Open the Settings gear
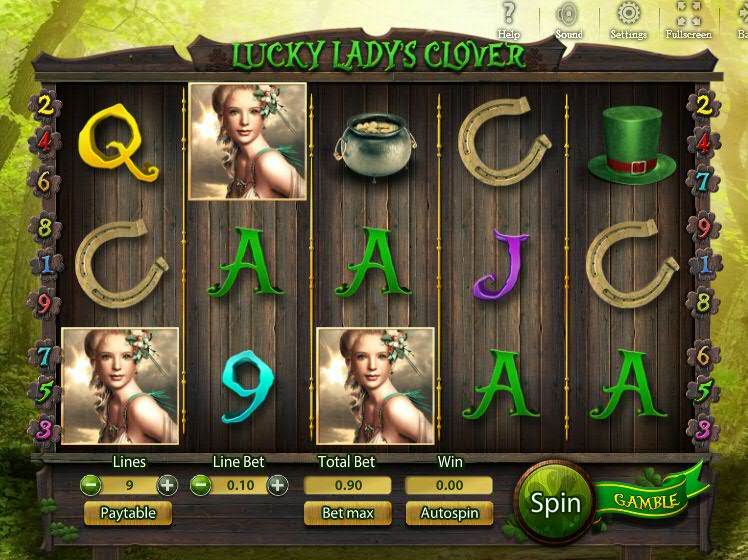 (628, 19)
